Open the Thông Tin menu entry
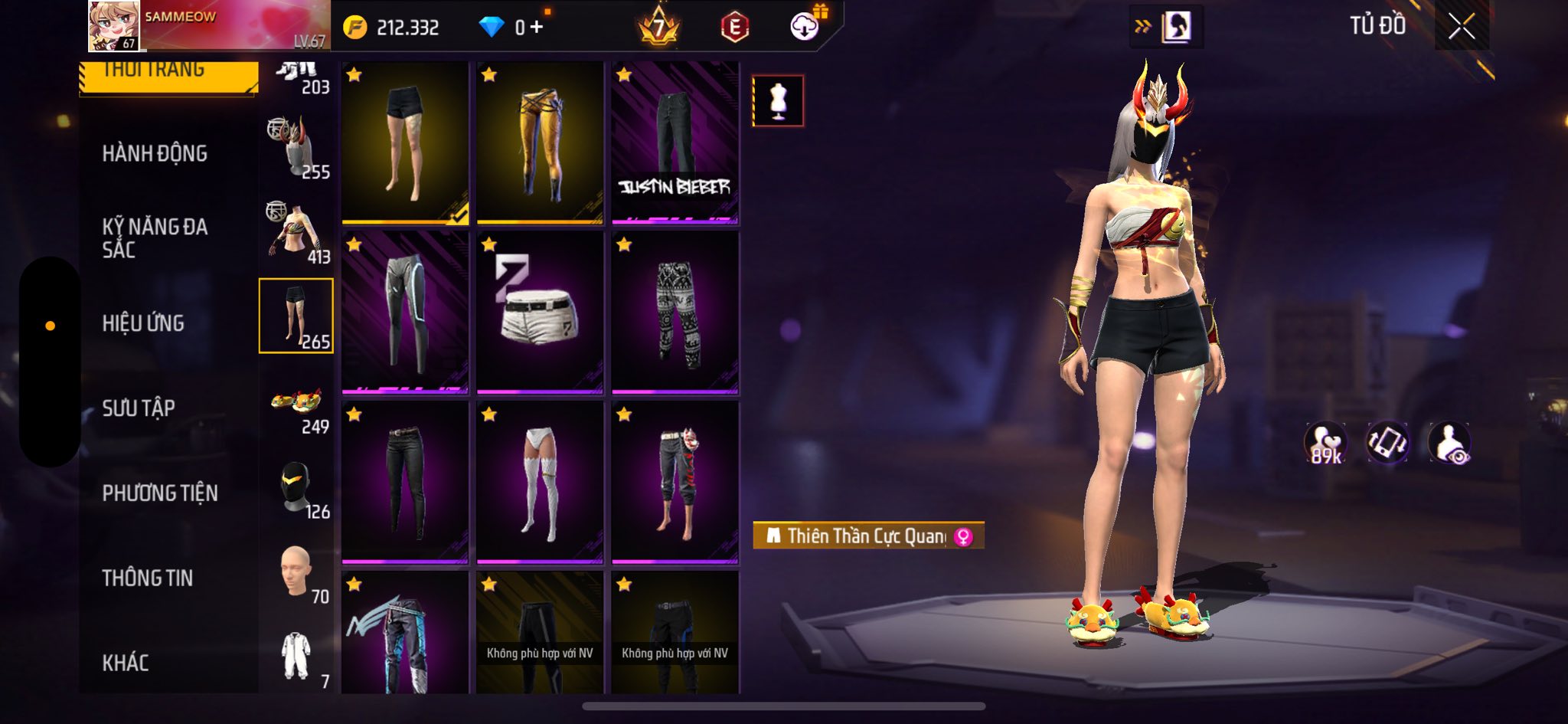 (x=148, y=578)
